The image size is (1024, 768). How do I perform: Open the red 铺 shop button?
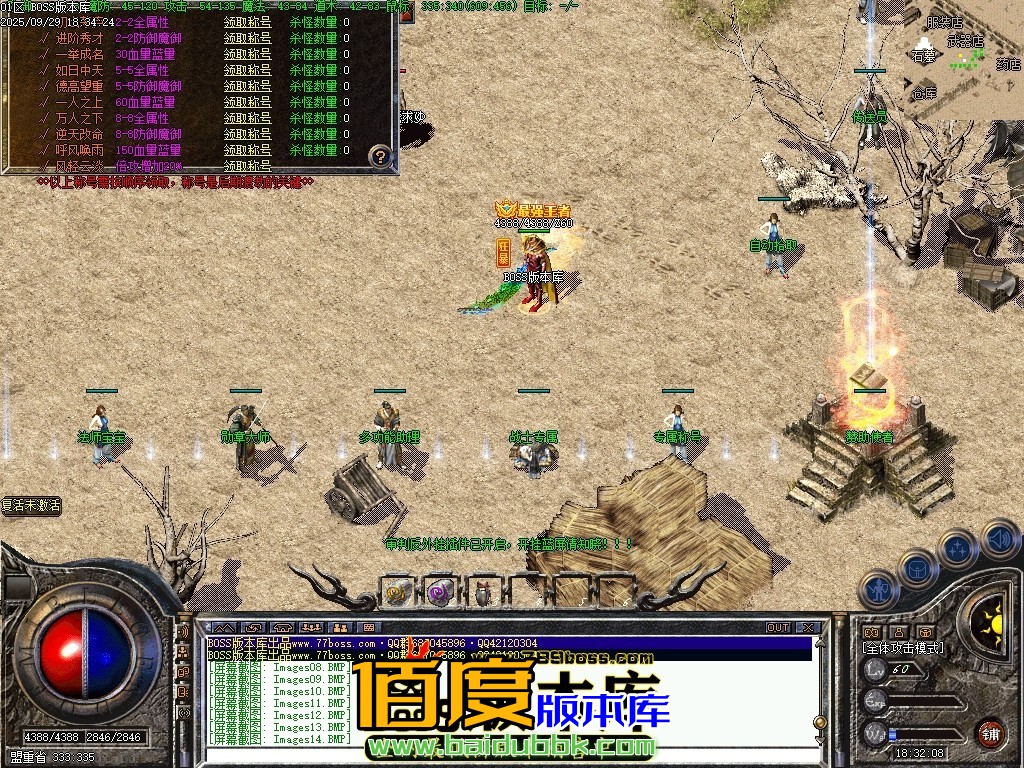pos(990,732)
